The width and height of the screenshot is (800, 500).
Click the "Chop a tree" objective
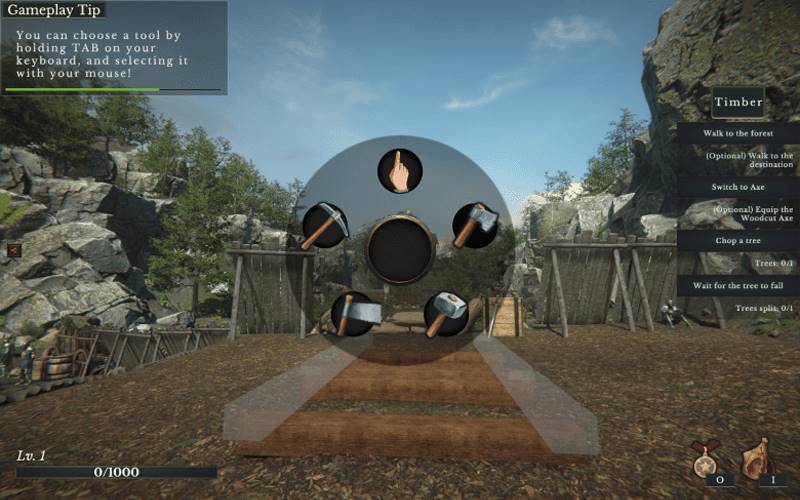[738, 241]
